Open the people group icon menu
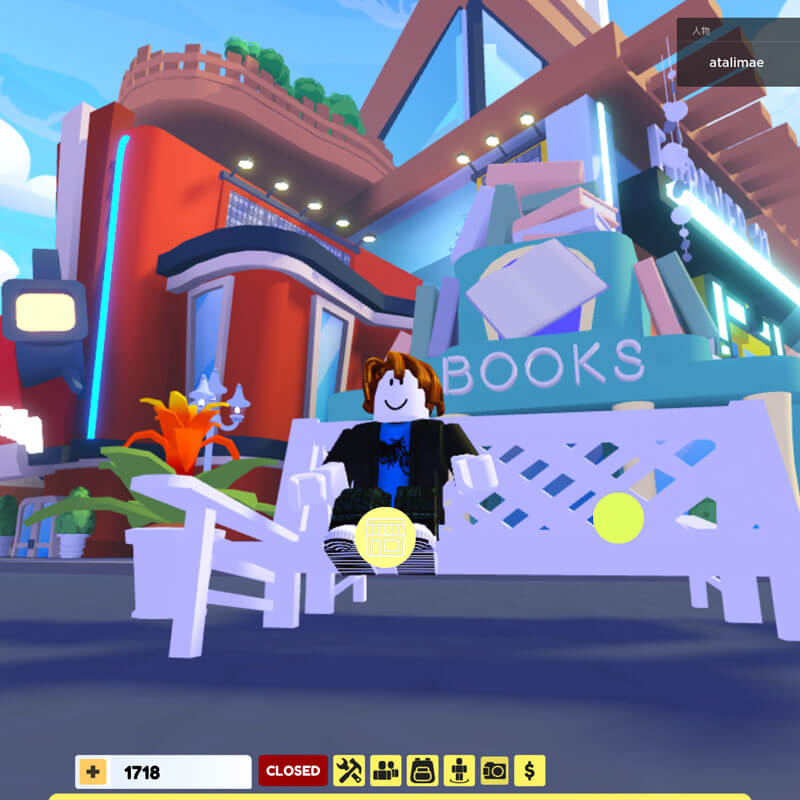The image size is (800, 800). (386, 771)
